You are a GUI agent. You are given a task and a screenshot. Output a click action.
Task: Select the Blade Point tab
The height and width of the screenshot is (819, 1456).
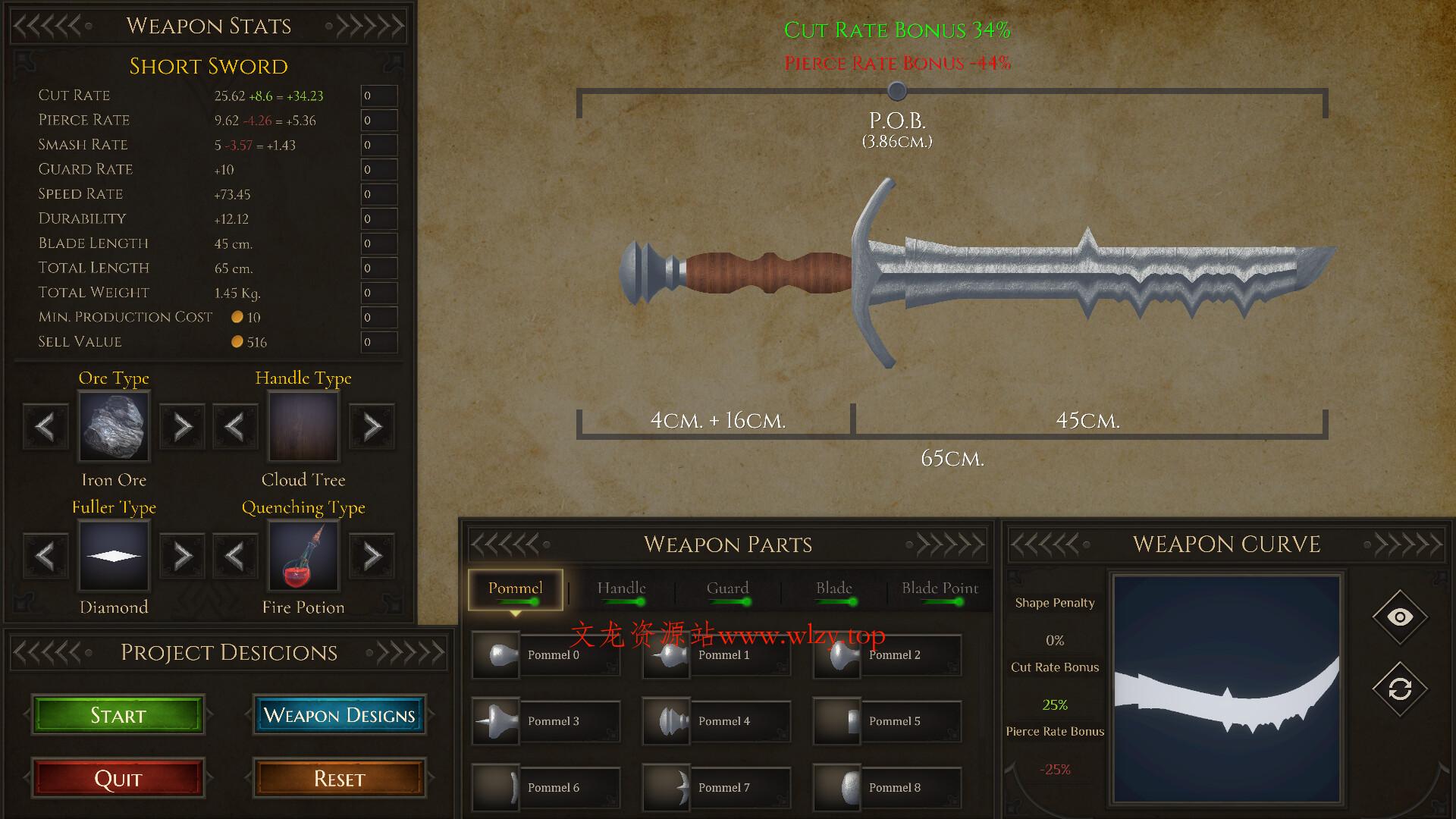coord(940,589)
